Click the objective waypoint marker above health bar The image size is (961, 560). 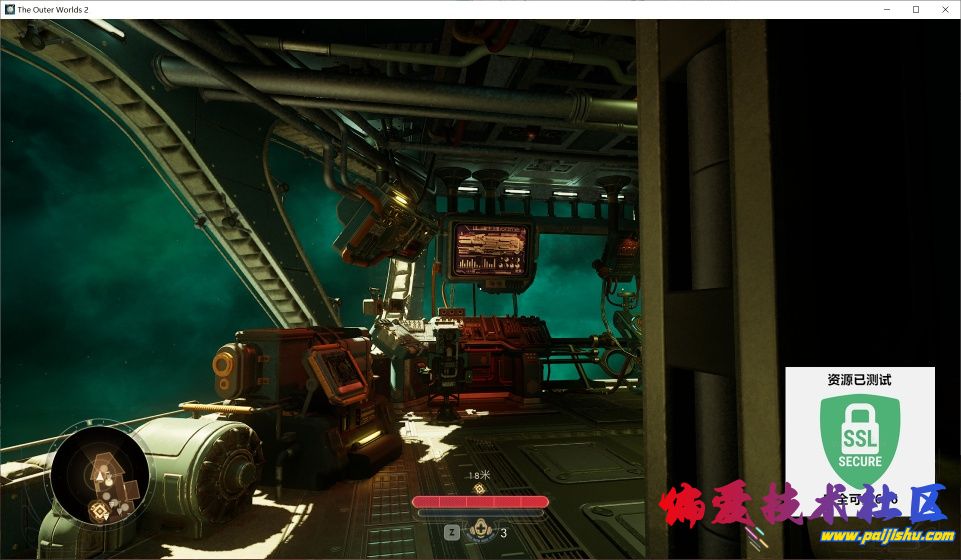tap(480, 489)
